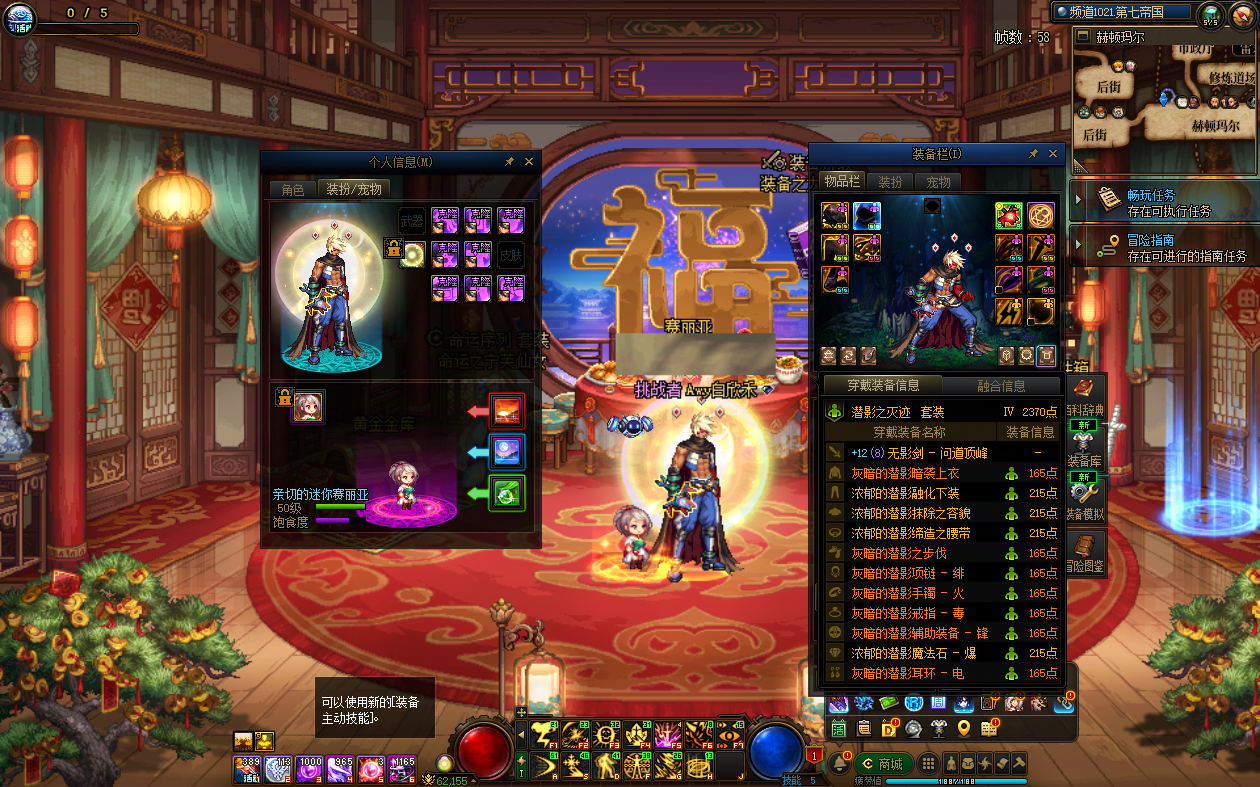Click the 1000 purple orb consumable slot
The height and width of the screenshot is (787, 1260).
[x=310, y=768]
